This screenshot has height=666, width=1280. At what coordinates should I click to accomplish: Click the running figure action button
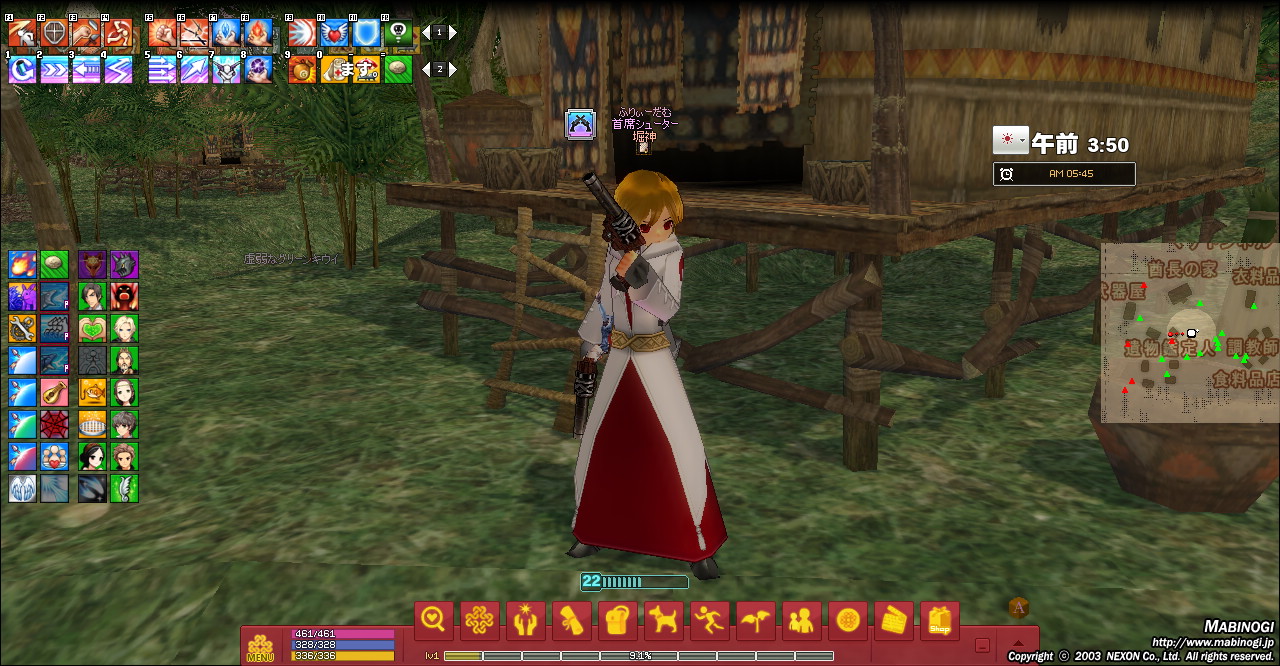708,621
